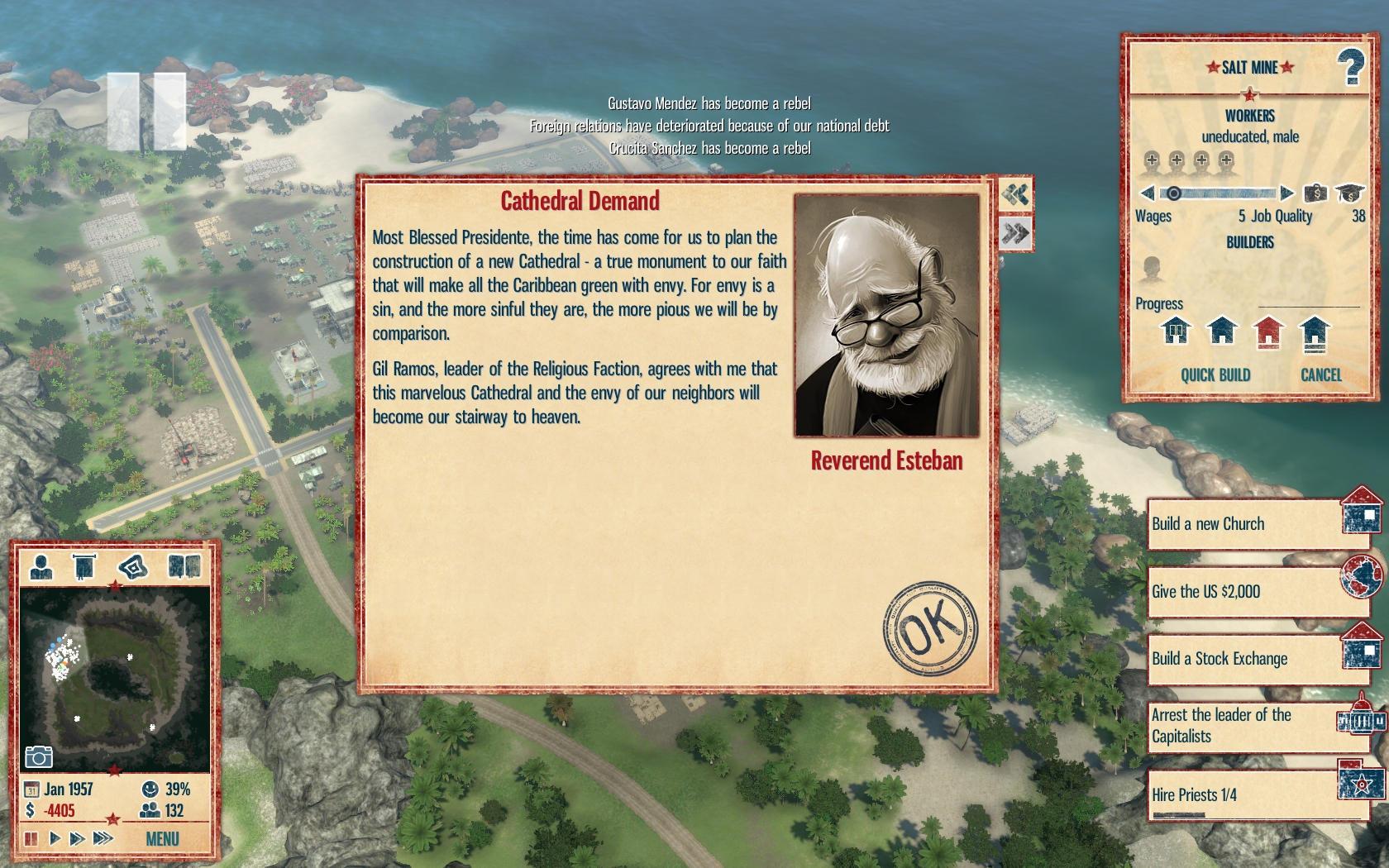Click the crossed tools icon above skip arrows
Image resolution: width=1389 pixels, height=868 pixels.
tap(1015, 195)
